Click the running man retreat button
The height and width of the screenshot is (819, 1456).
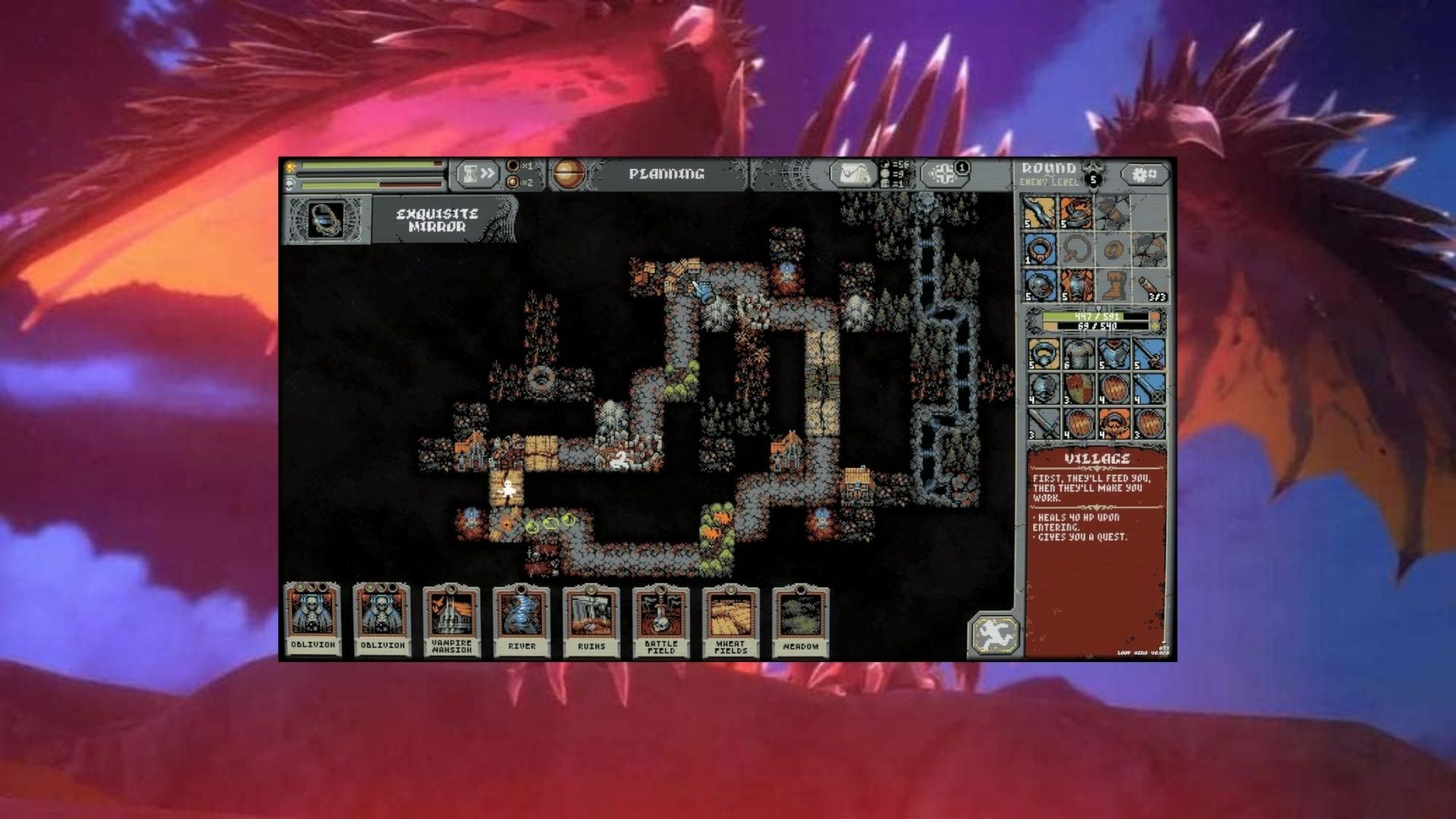(x=993, y=635)
